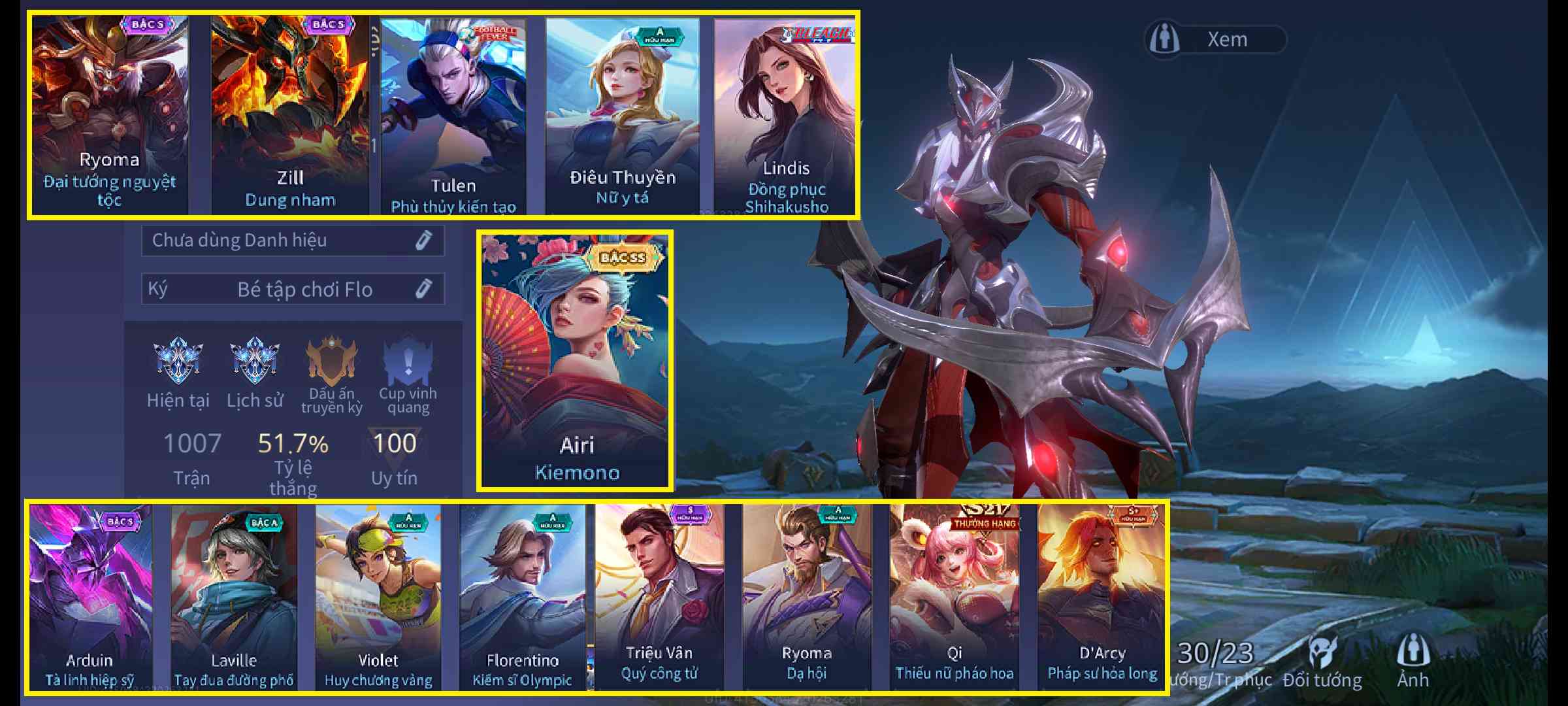Open the Xem view button
The width and height of the screenshot is (1568, 706).
tap(1215, 39)
